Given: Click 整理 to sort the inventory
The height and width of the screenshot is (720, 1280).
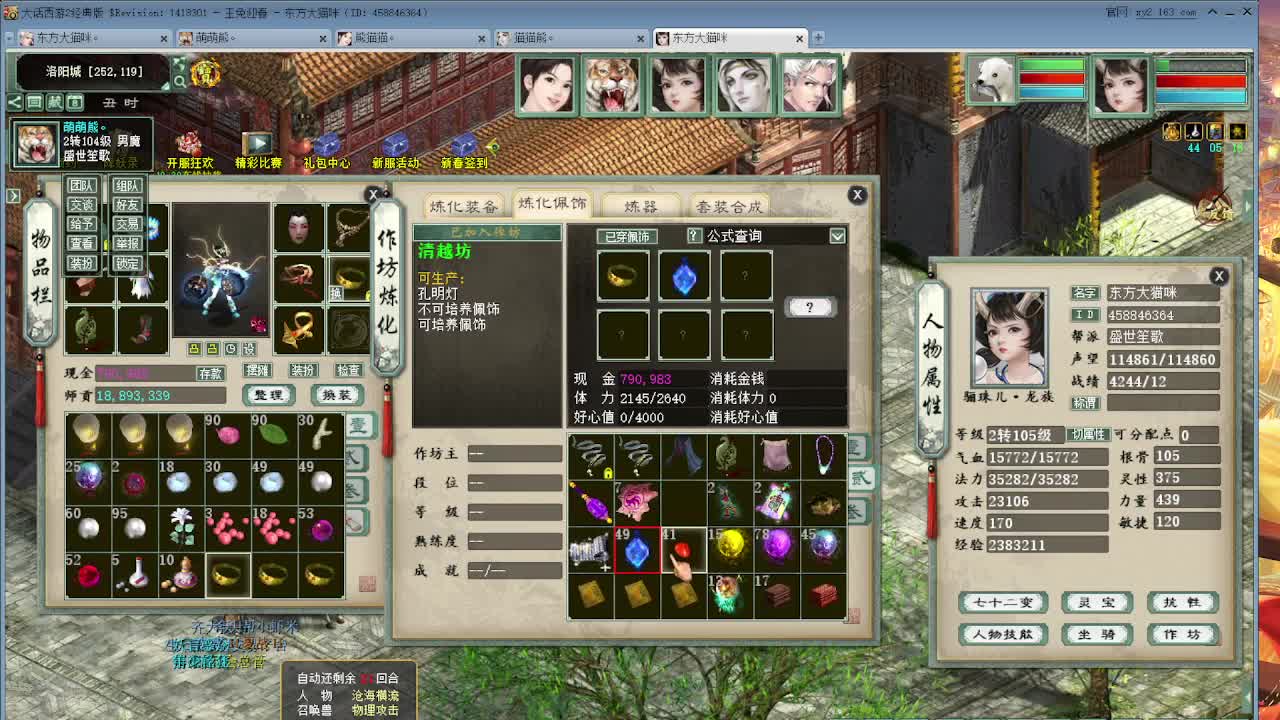Looking at the screenshot, I should (x=267, y=395).
